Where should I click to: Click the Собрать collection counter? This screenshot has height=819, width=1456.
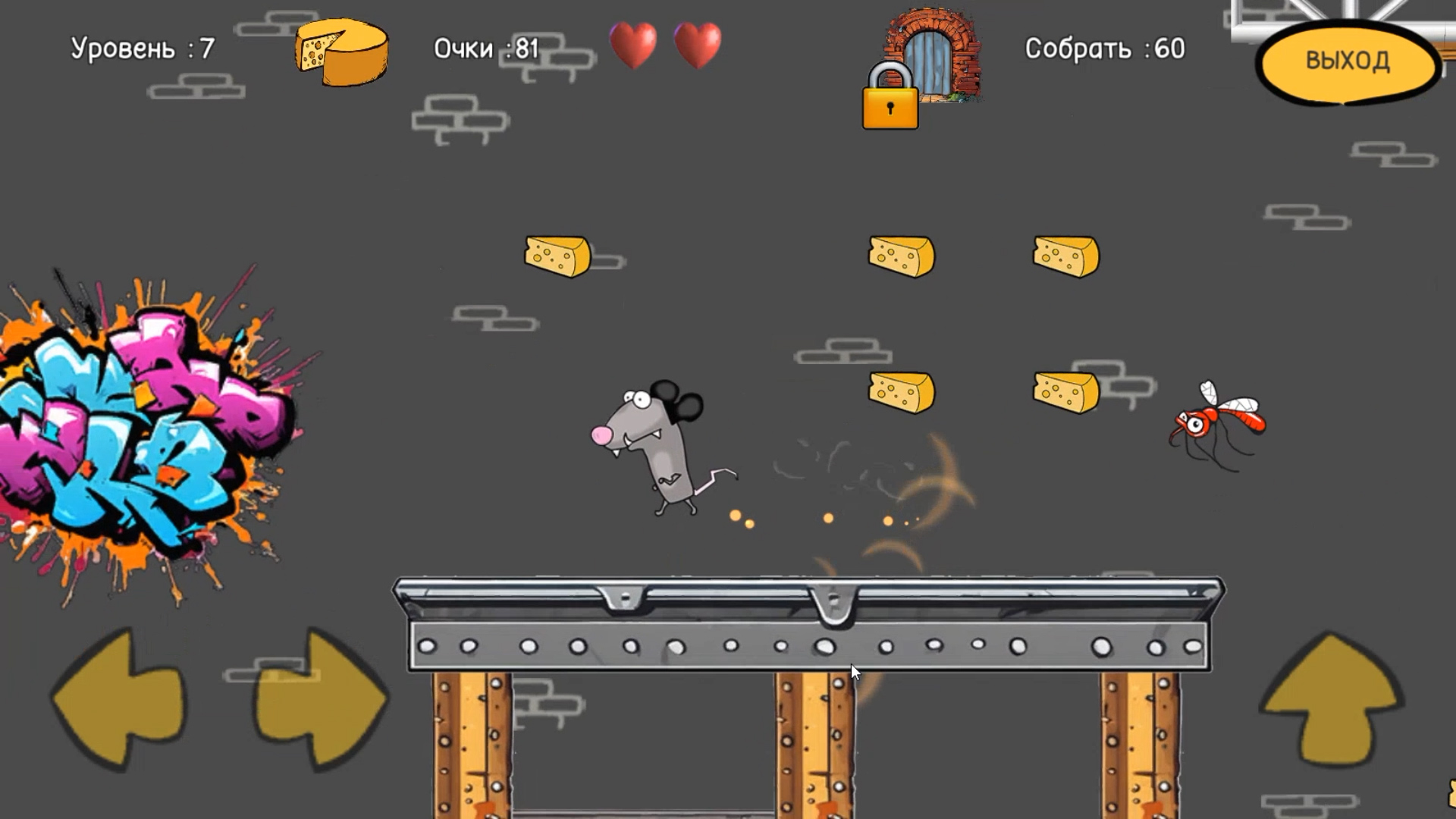[x=1103, y=49]
